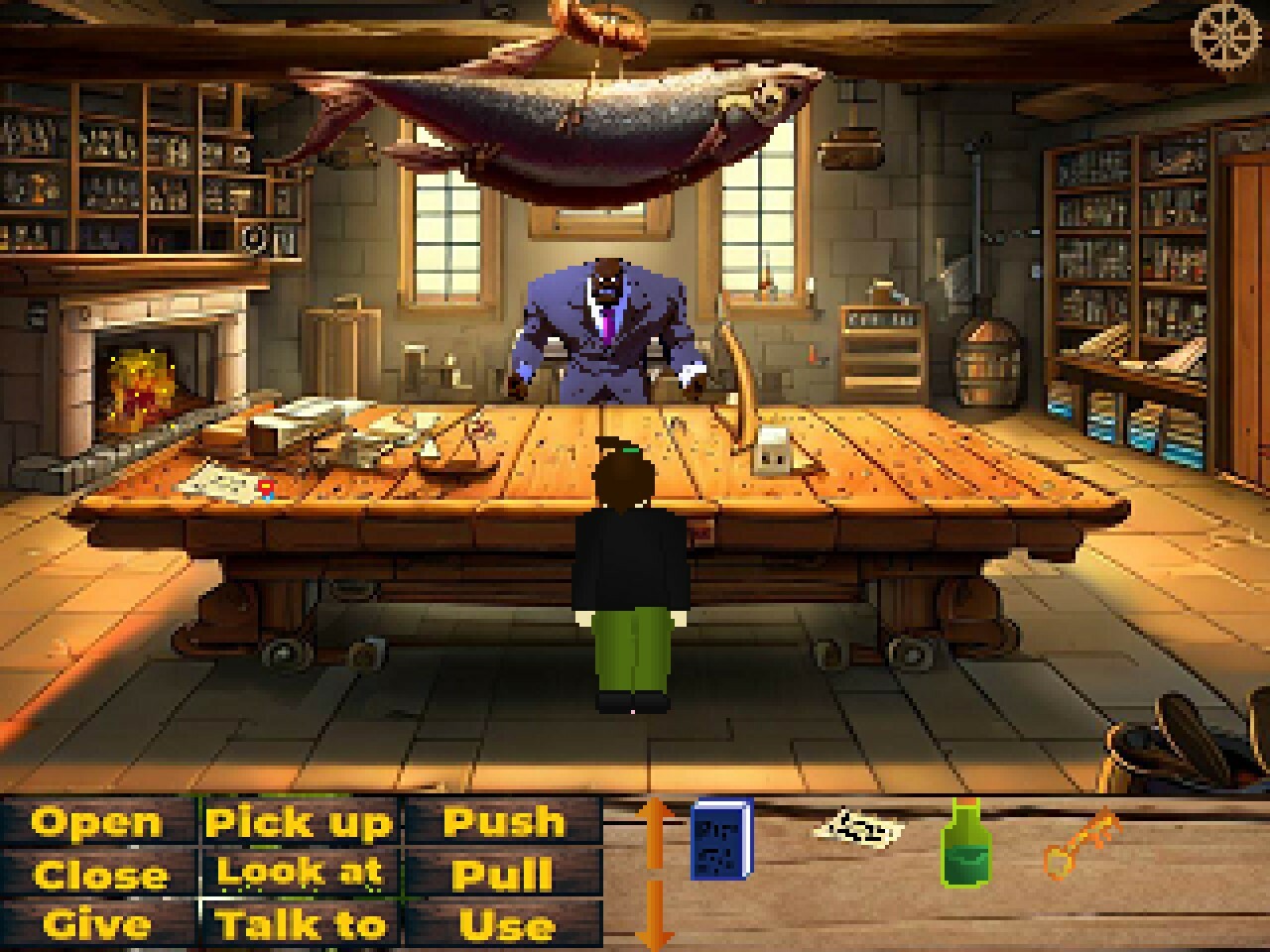Select the crumpled note in the inventory
Screen dimensions: 1270x952
tap(855, 829)
